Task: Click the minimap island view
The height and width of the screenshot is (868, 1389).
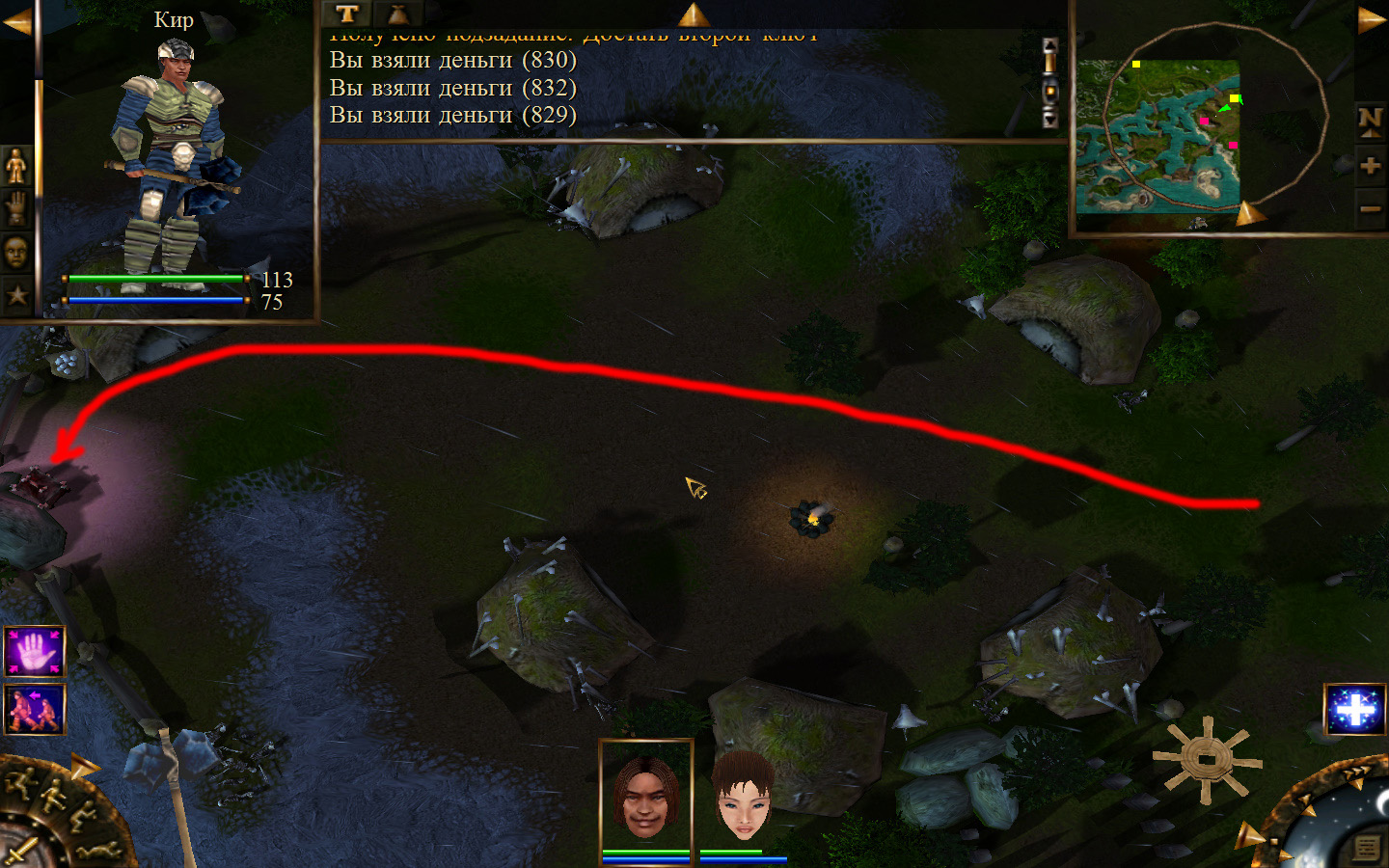Action: click(x=1158, y=136)
